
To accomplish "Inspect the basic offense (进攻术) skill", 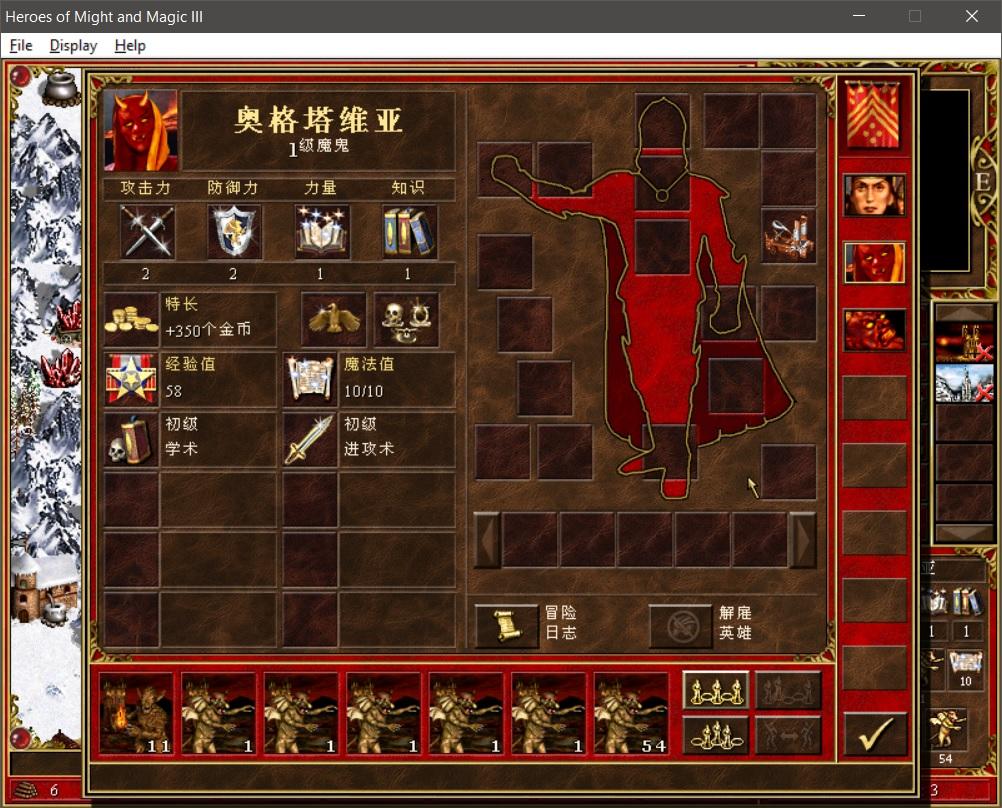I will pyautogui.click(x=309, y=439).
